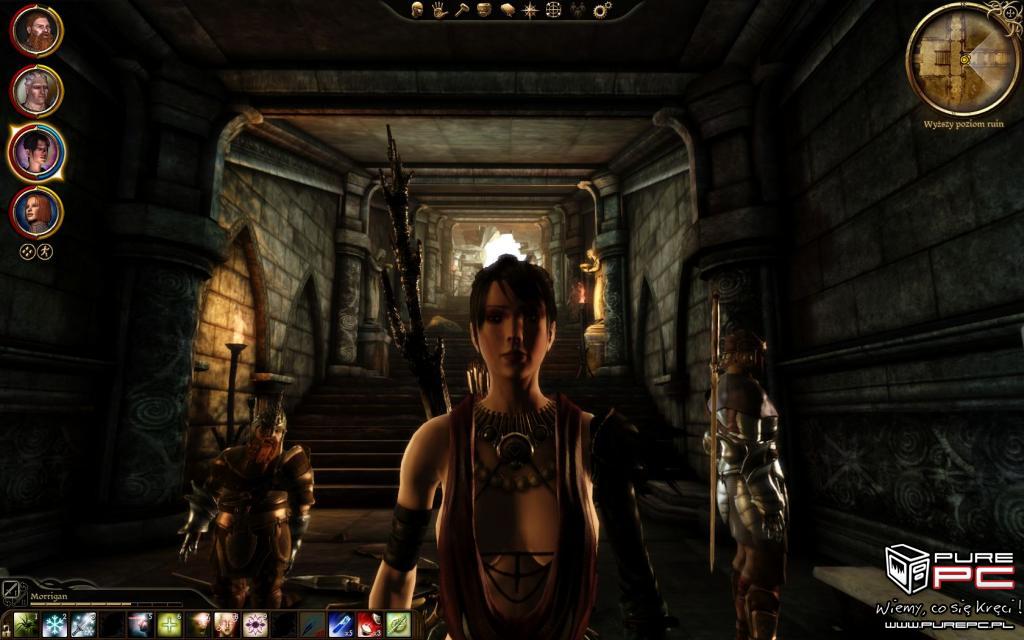Screen dimensions: 1024x640
Task: Click the weapon set swap button
Action: (10, 590)
